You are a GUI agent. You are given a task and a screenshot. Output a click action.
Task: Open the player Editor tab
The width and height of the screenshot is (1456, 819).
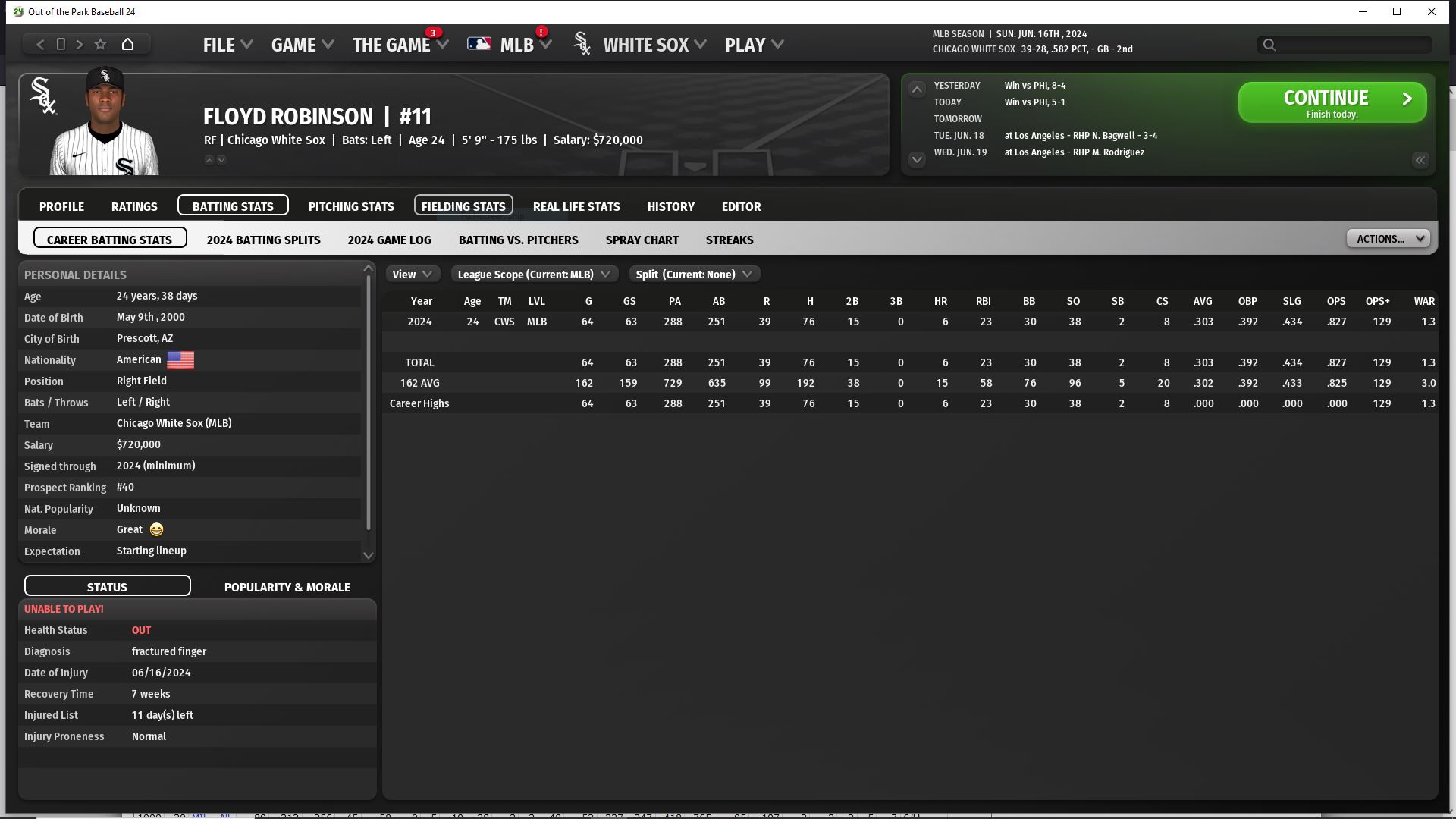pos(741,206)
